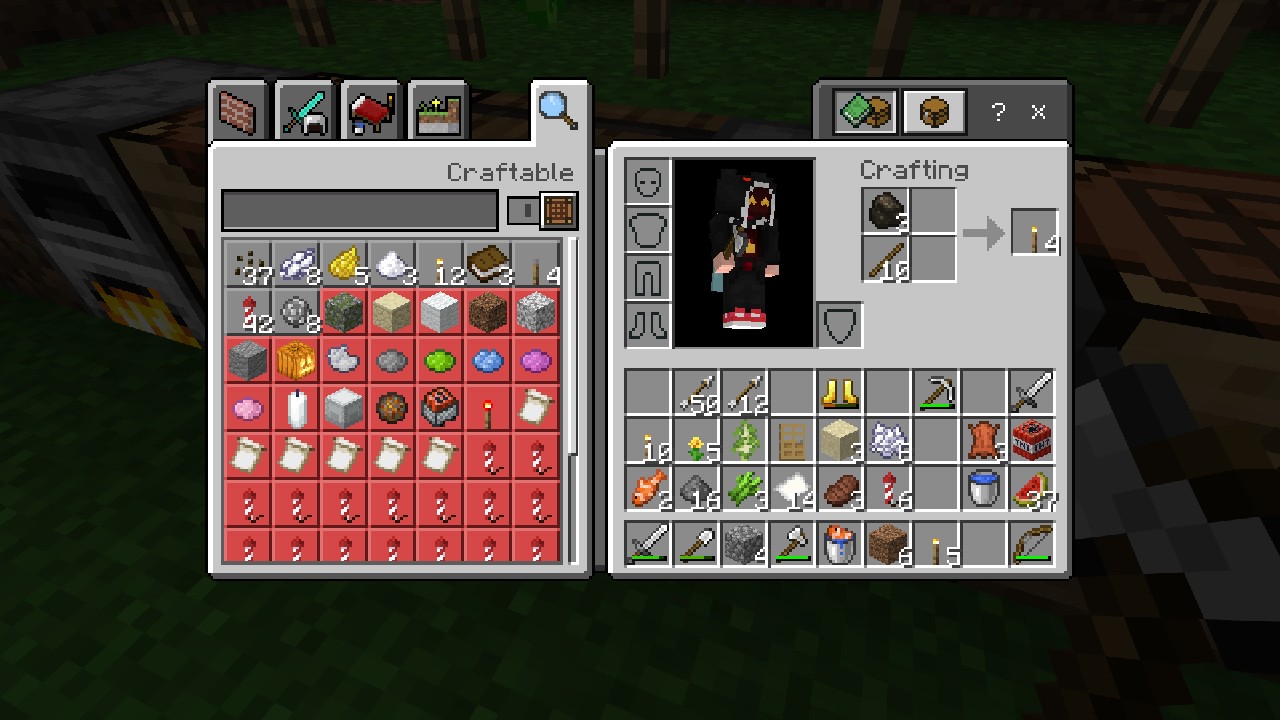1280x720 pixels.
Task: Open the recipe book panel icon
Action: pyautogui.click(x=866, y=111)
